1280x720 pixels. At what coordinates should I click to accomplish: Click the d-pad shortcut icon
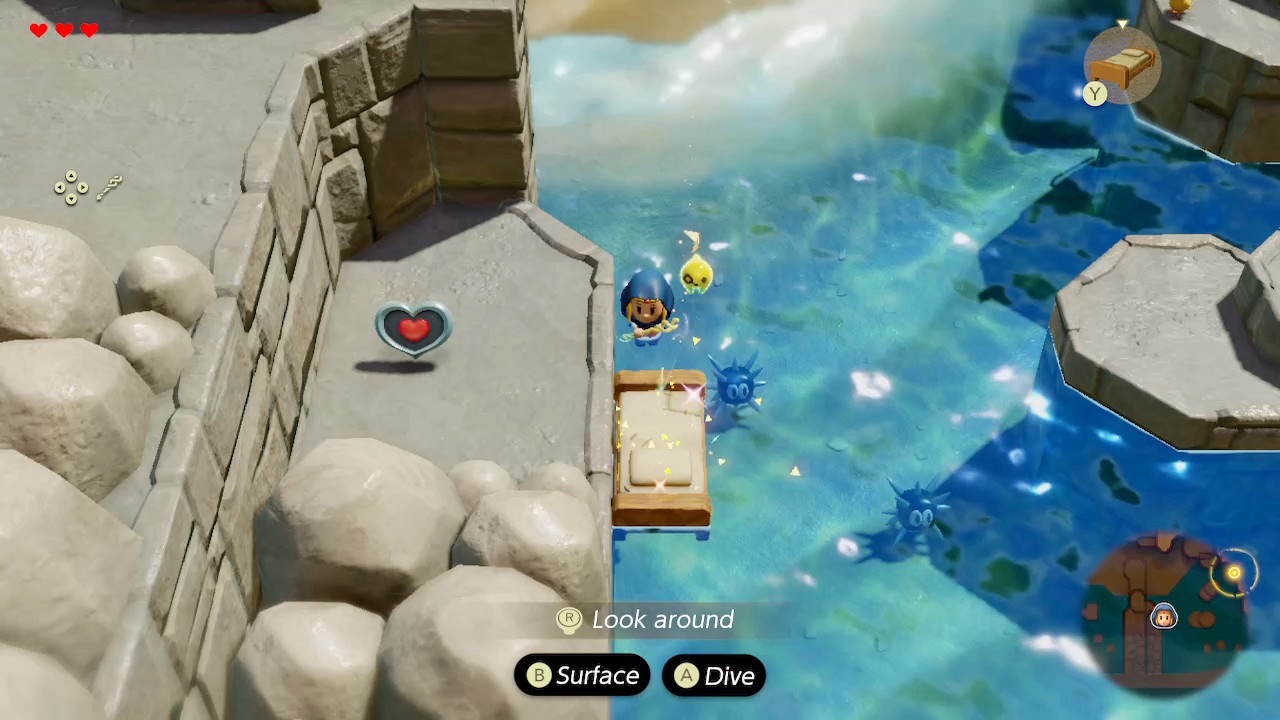pyautogui.click(x=71, y=187)
